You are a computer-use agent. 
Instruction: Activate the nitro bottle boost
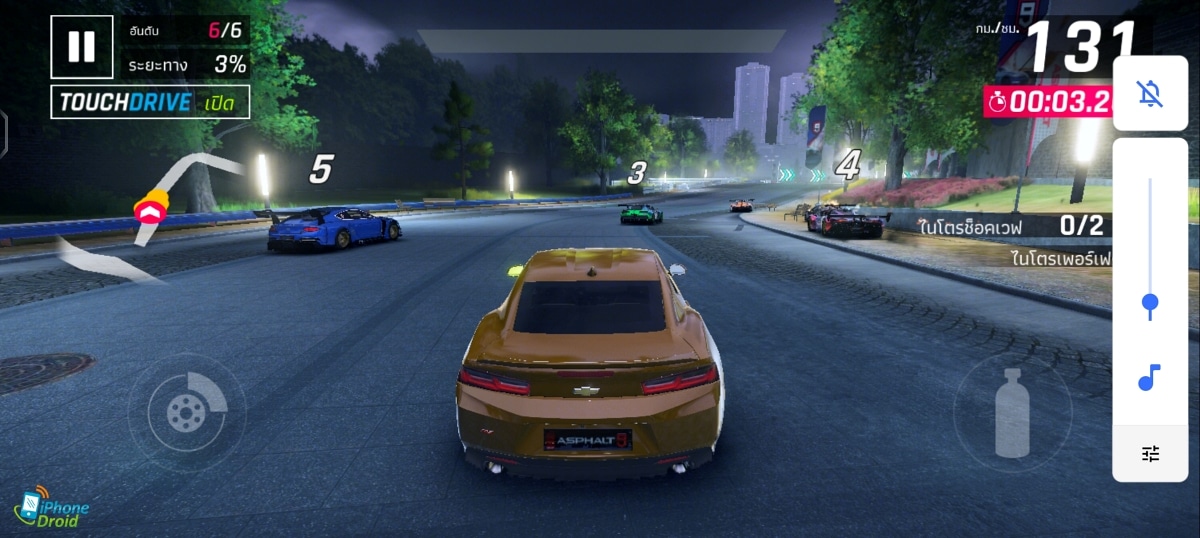click(x=1011, y=412)
